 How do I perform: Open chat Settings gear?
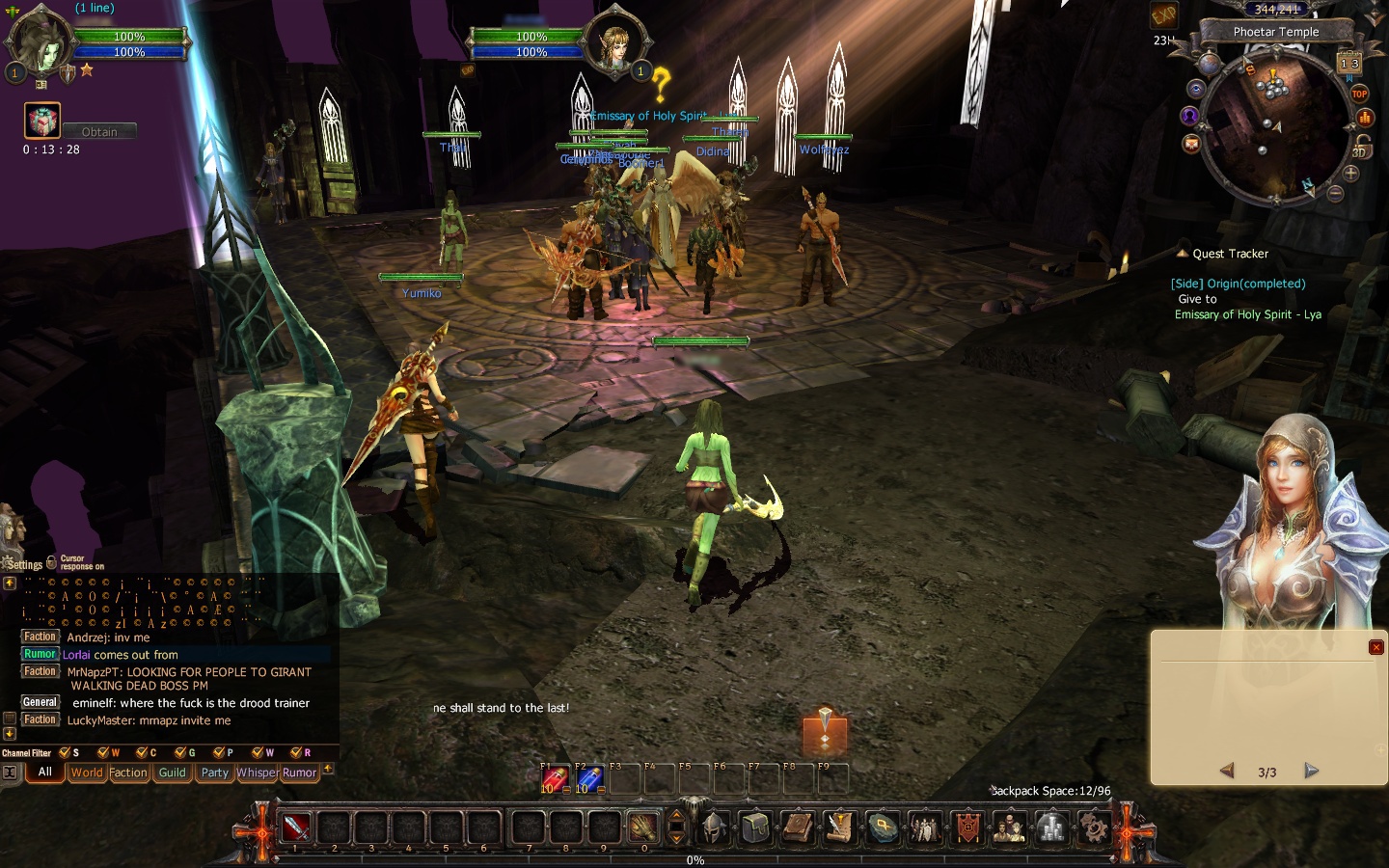point(24,564)
